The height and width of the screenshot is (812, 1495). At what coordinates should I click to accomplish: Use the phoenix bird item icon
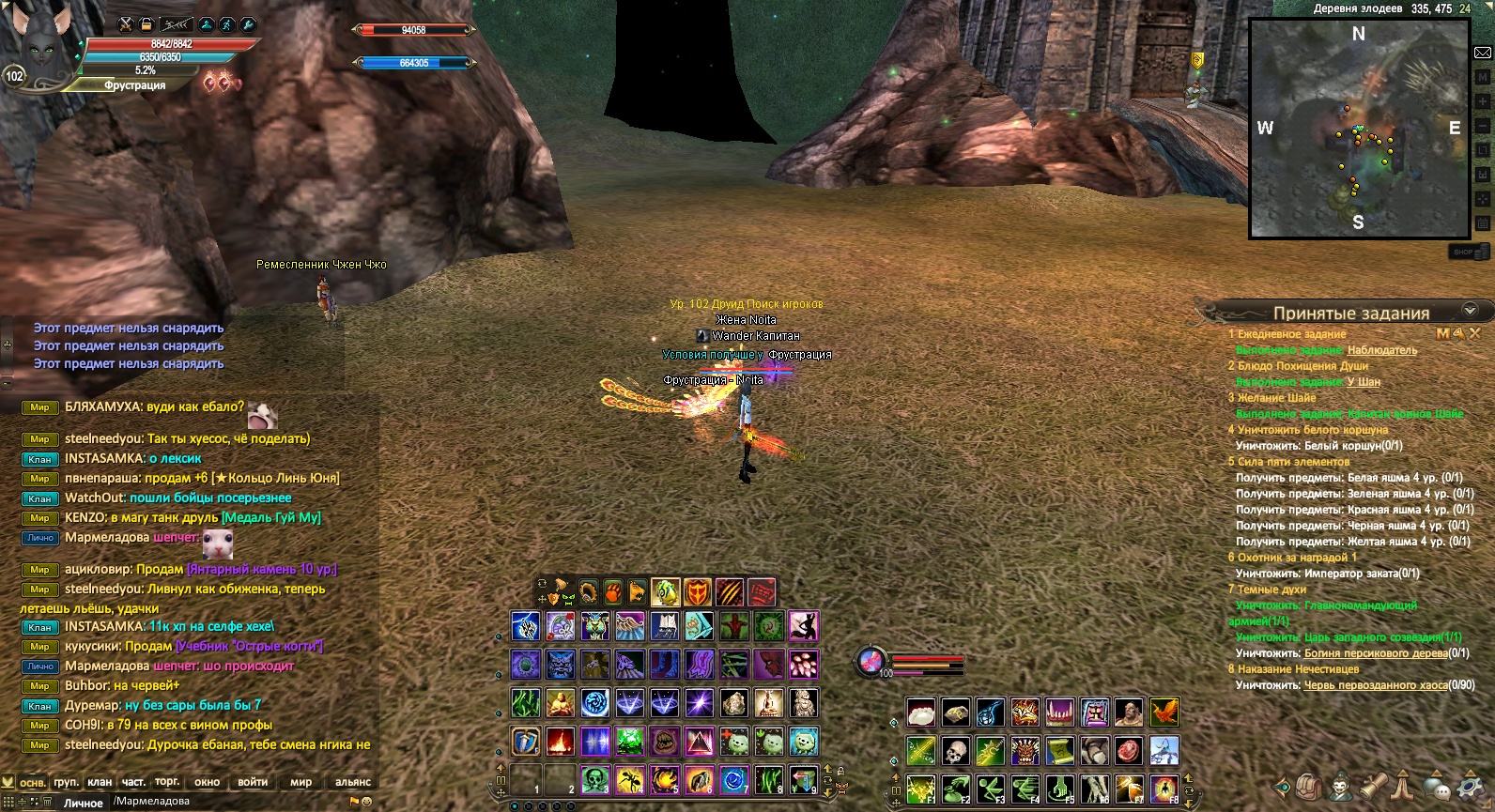(1164, 712)
